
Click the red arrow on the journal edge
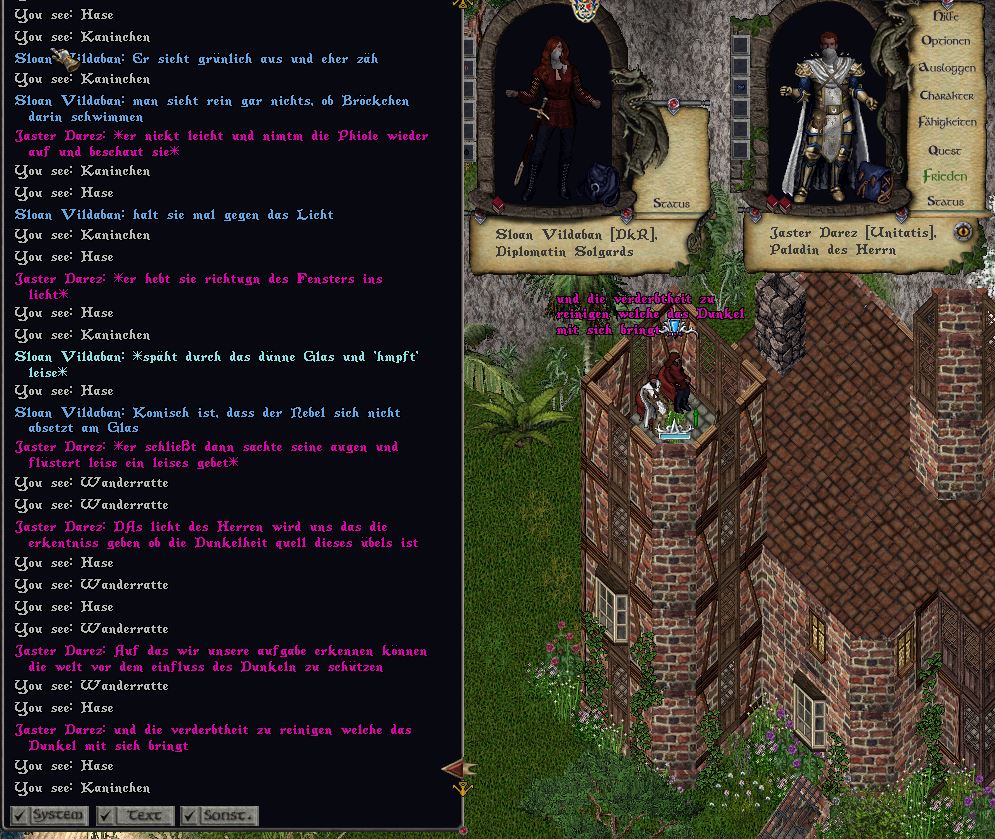tap(456, 768)
